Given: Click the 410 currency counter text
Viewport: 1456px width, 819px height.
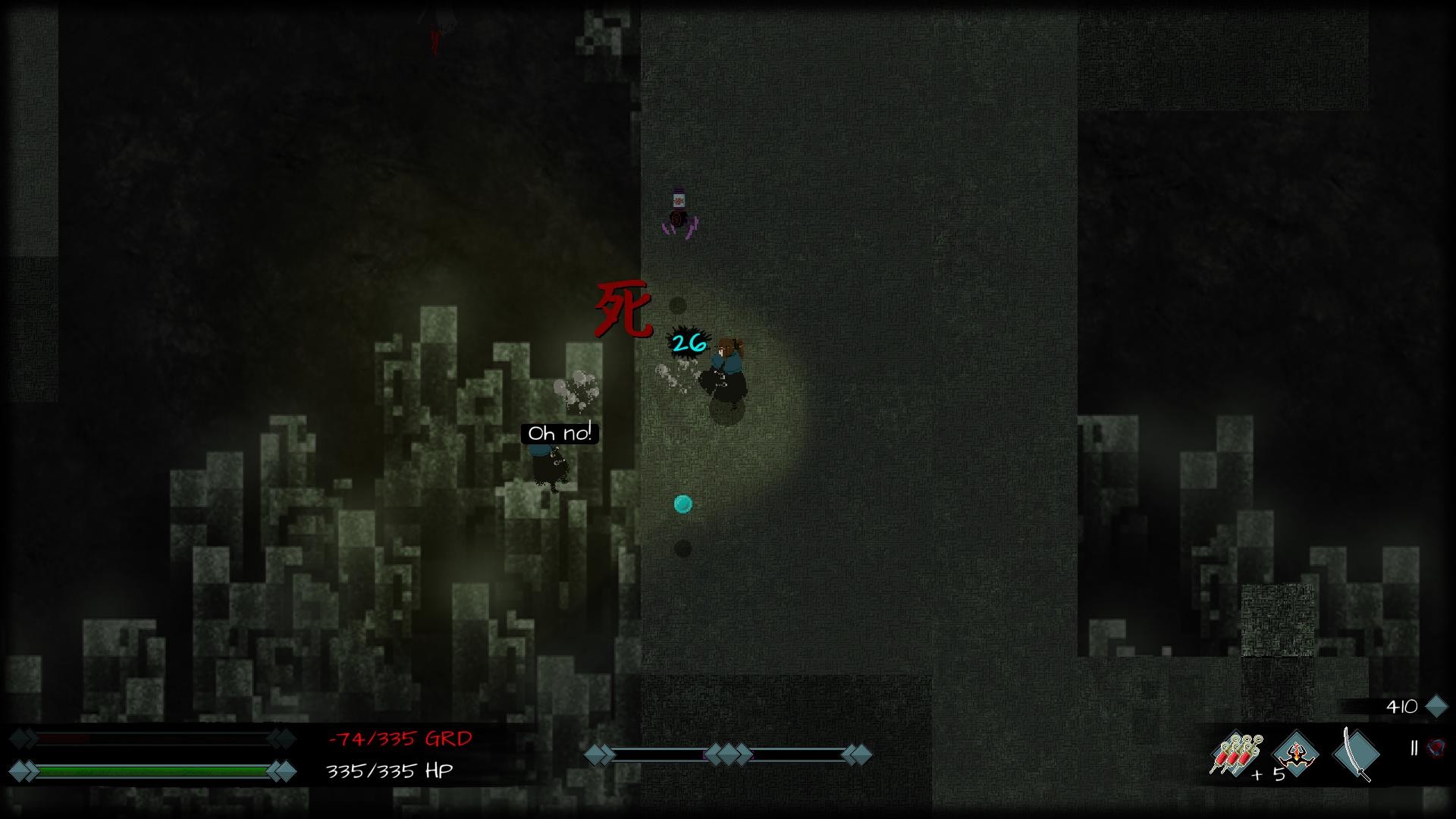Looking at the screenshot, I should [1403, 704].
